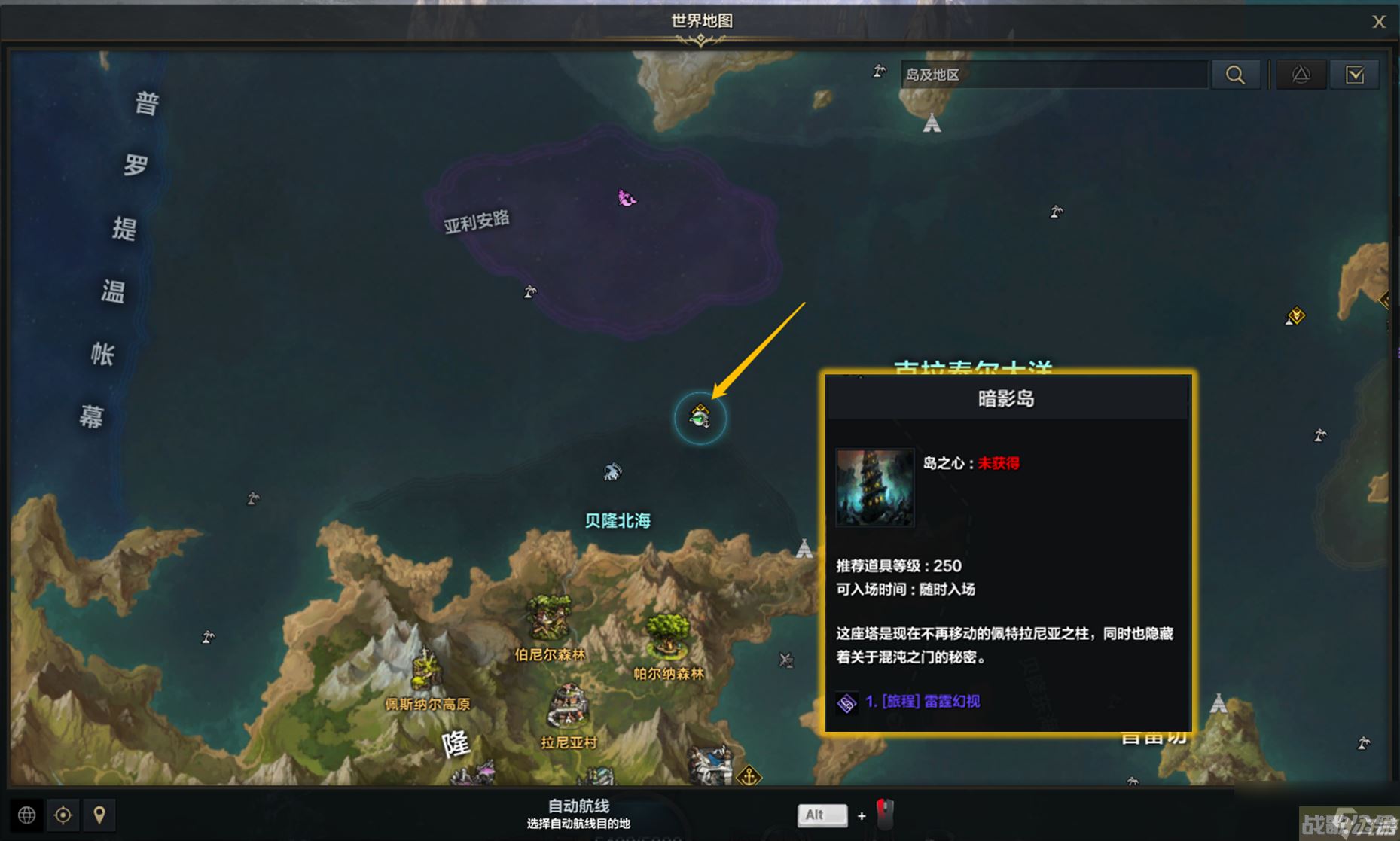Click the pink sea creature icon in 亚利安路
The width and height of the screenshot is (1400, 841).
[625, 198]
